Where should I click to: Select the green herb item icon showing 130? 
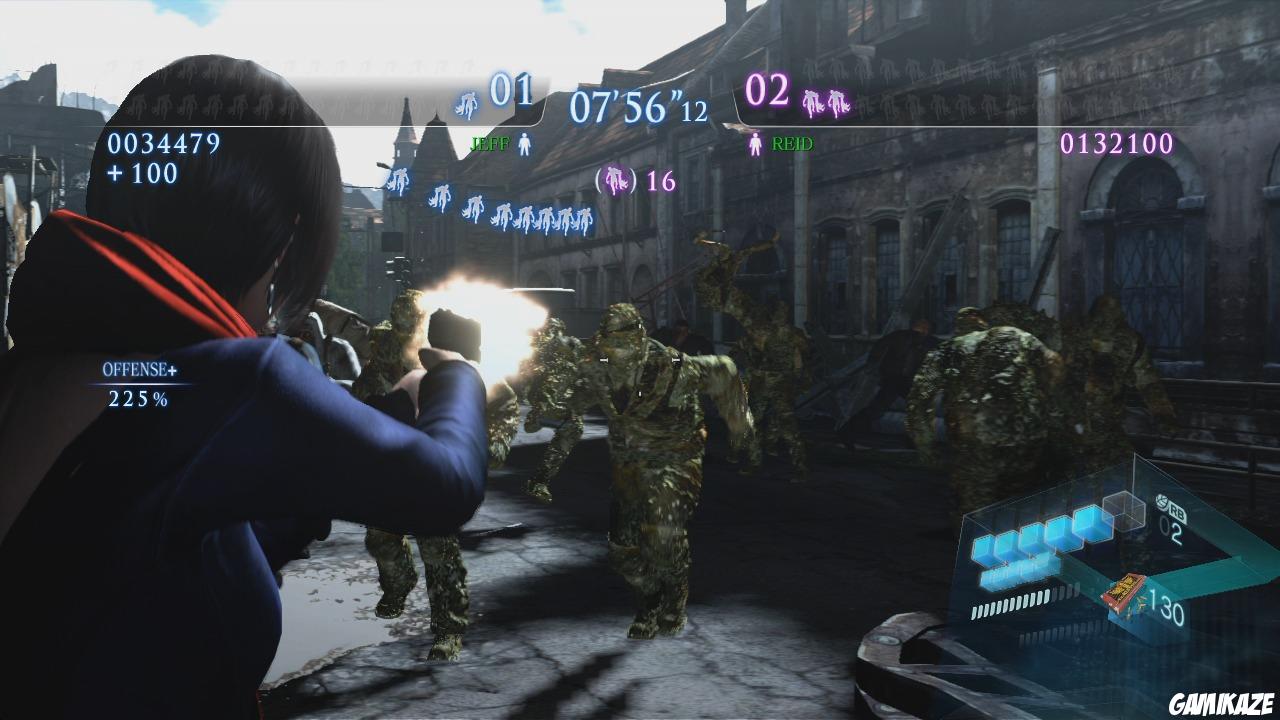pyautogui.click(x=1124, y=592)
